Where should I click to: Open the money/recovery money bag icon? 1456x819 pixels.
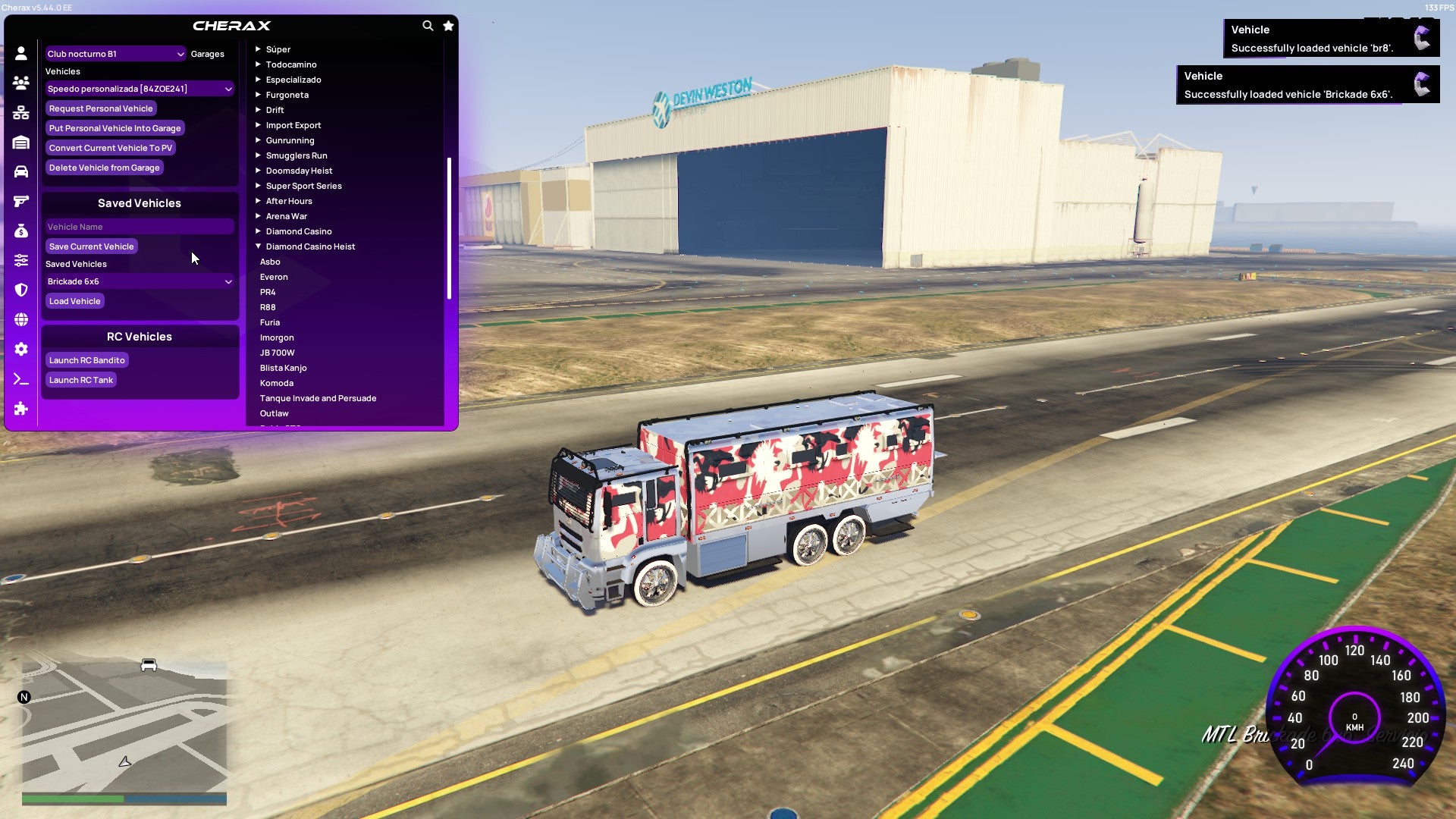tap(20, 231)
